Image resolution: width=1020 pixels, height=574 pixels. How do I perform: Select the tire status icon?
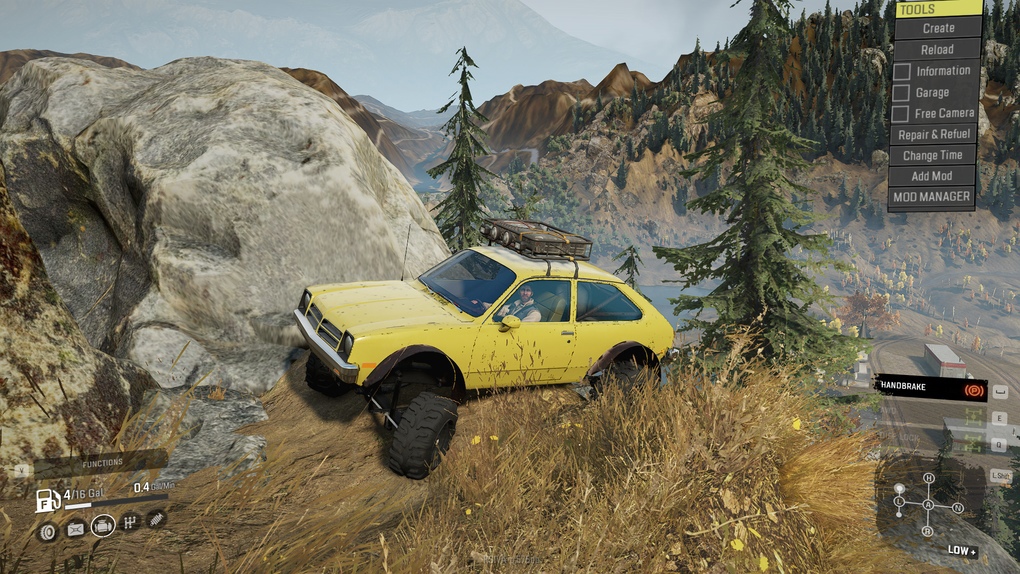click(47, 531)
